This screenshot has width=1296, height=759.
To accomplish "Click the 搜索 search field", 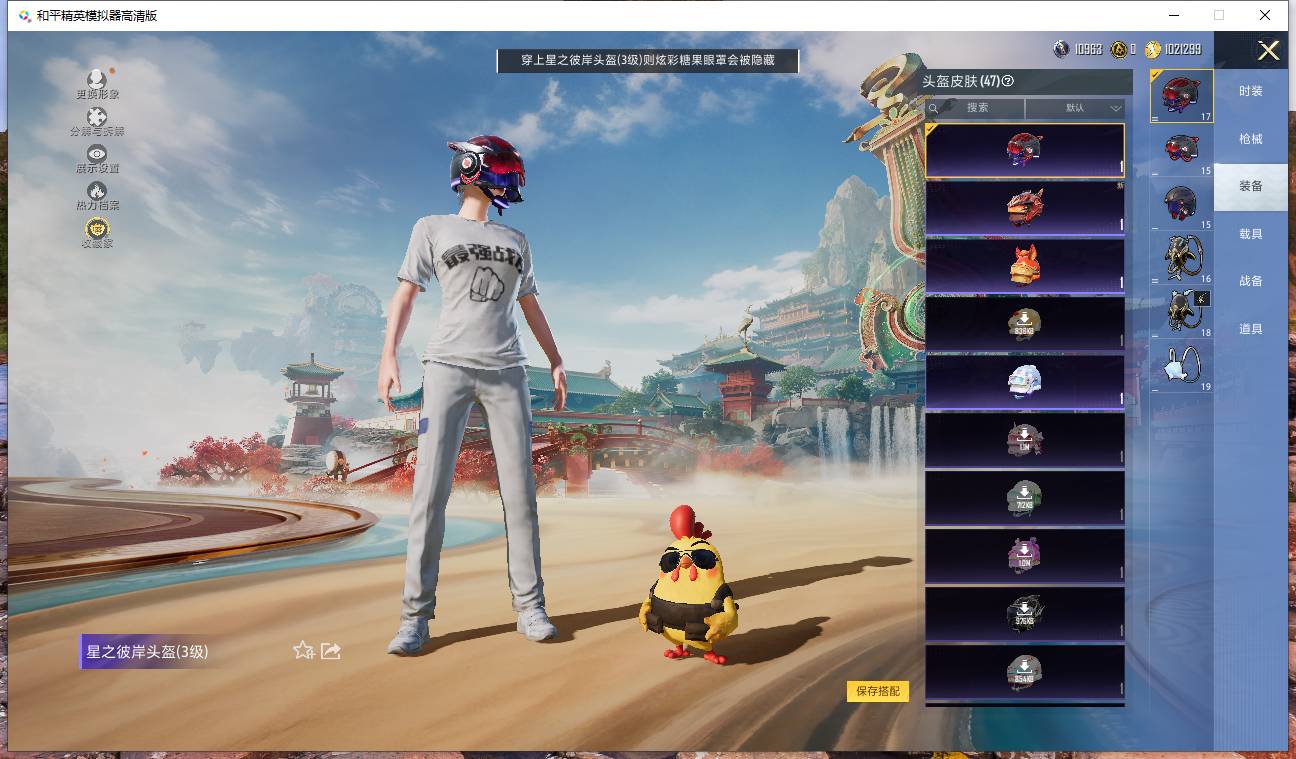I will pos(977,108).
